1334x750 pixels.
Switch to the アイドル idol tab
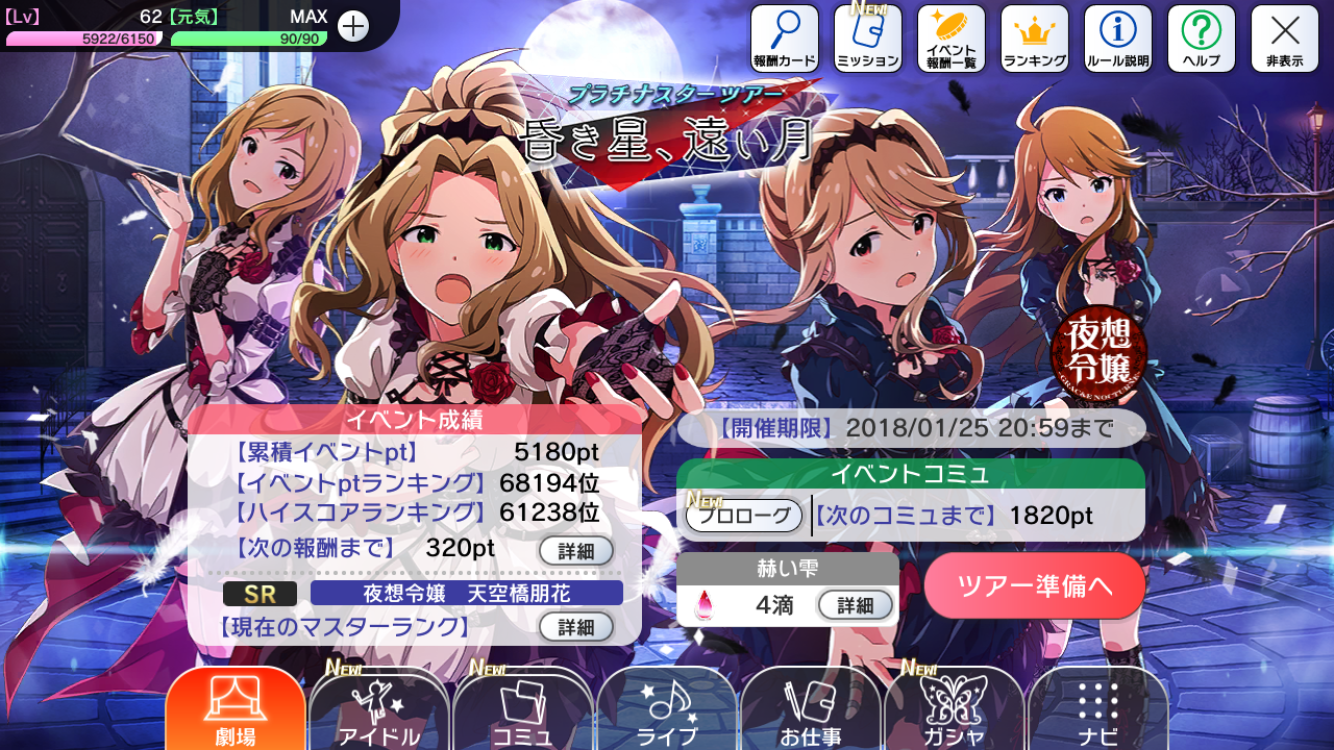(379, 710)
